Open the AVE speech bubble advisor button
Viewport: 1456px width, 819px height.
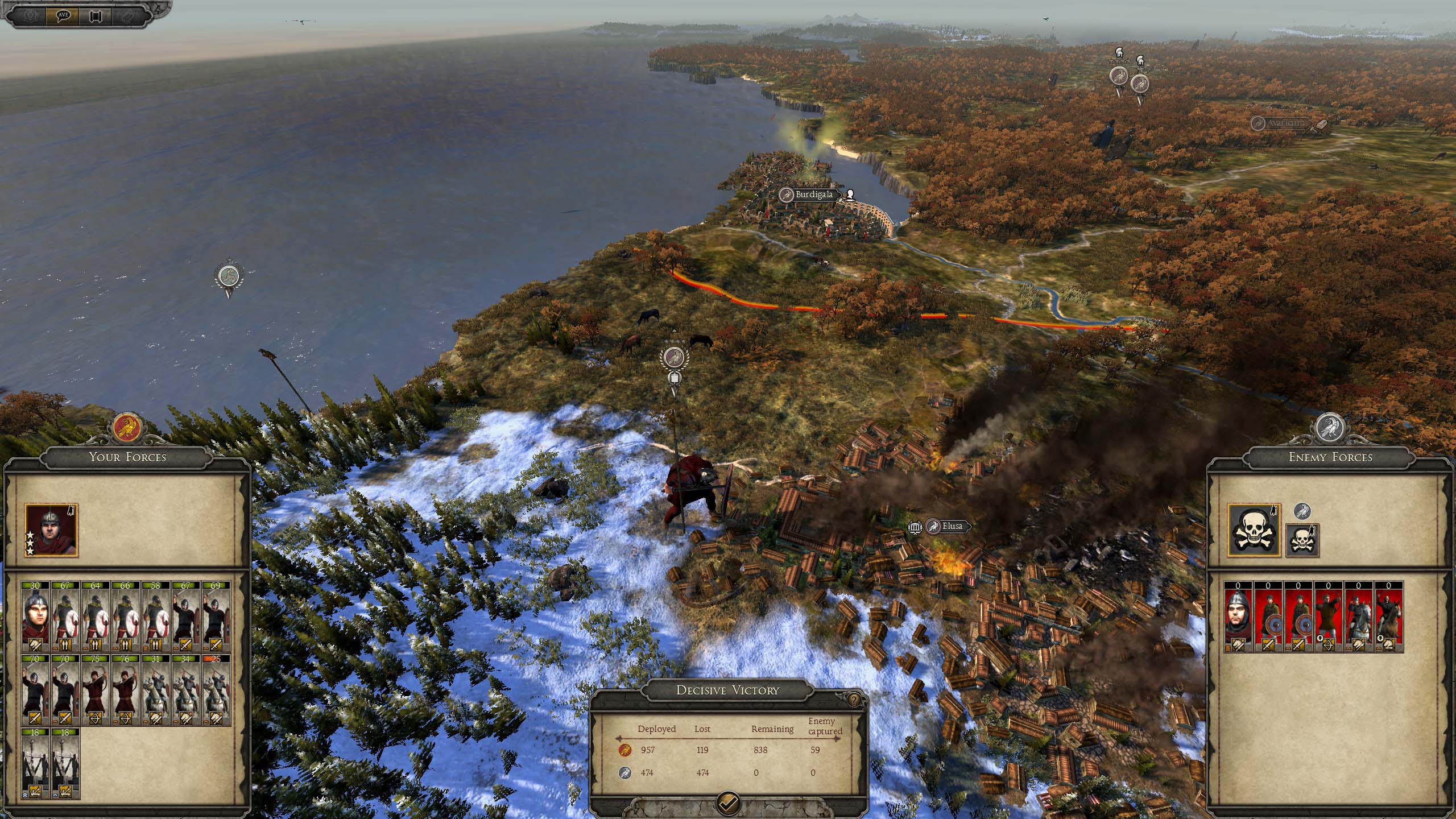[x=64, y=15]
